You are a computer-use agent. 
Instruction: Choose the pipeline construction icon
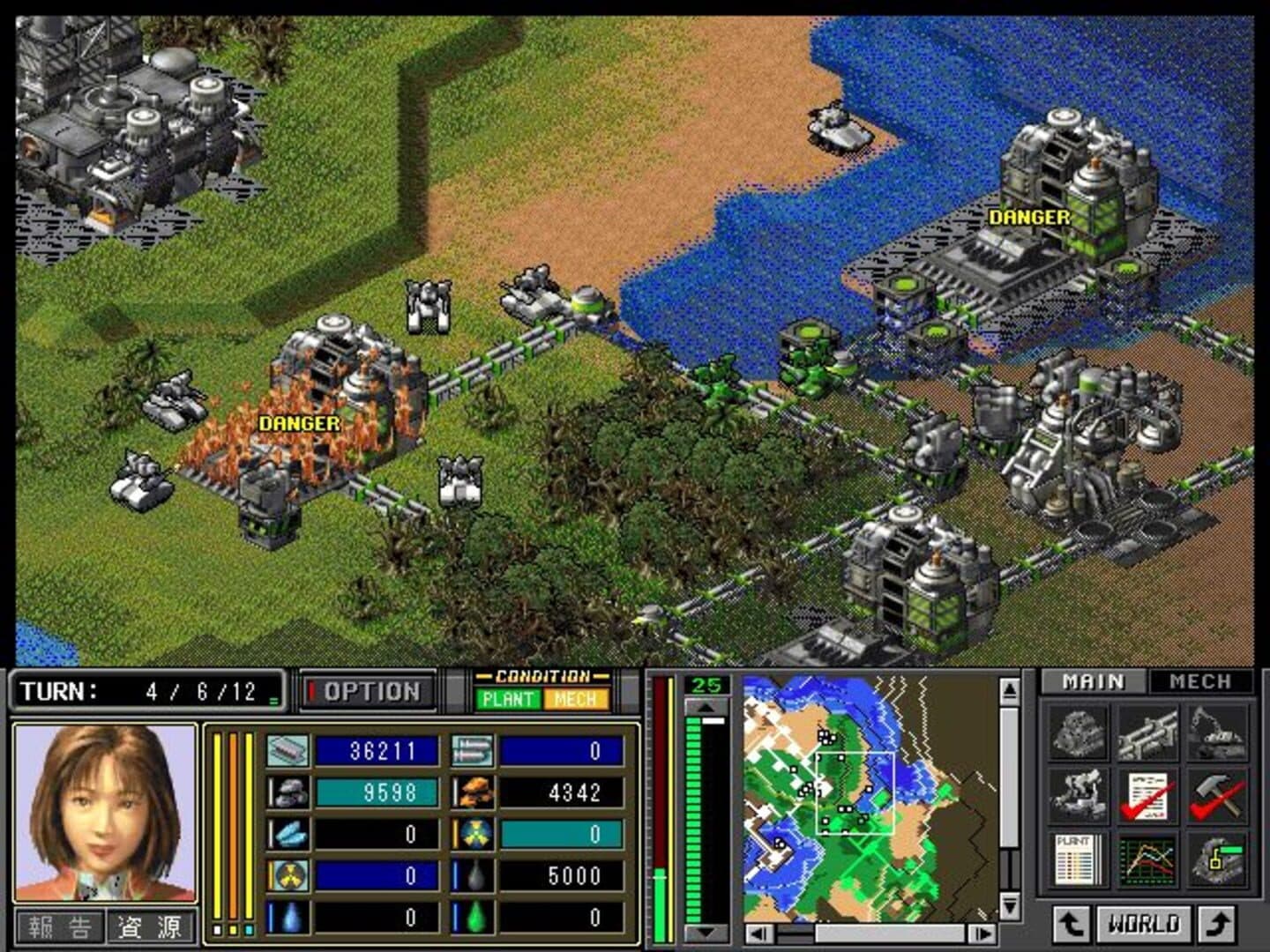1147,733
